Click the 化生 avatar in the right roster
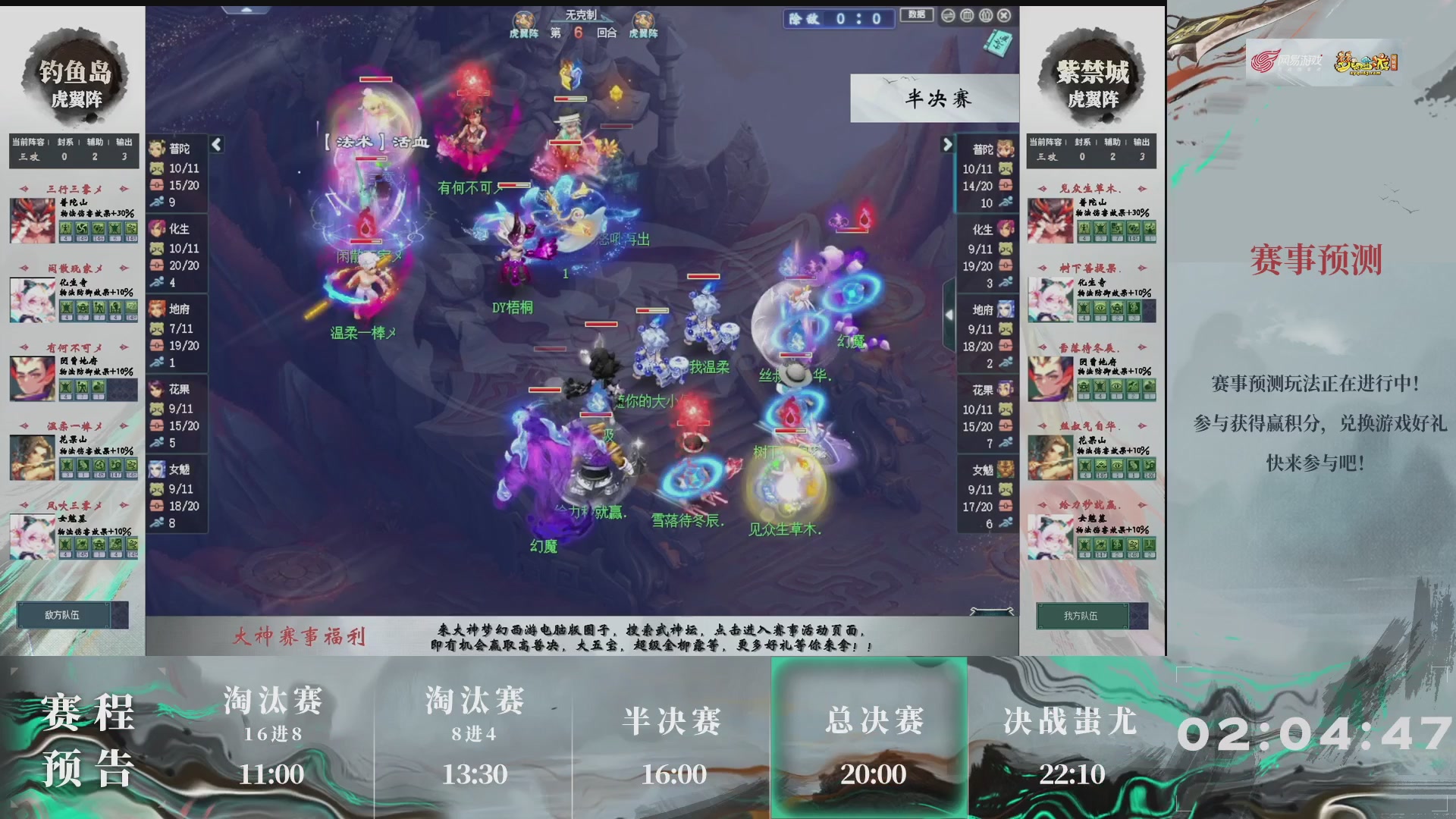1456x819 pixels. (x=1007, y=229)
